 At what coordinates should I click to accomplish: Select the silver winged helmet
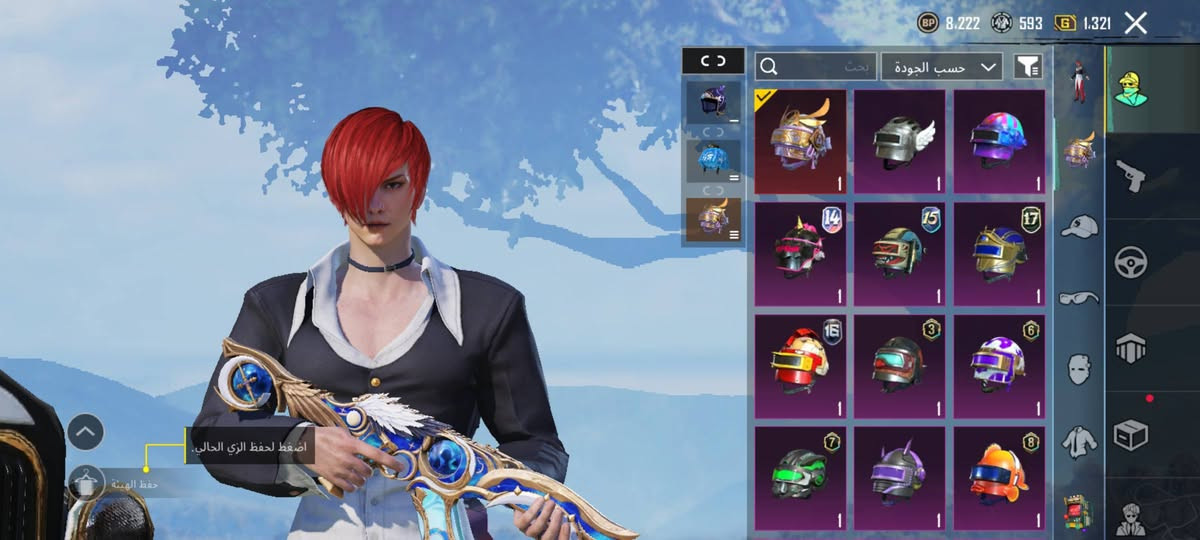(x=899, y=141)
